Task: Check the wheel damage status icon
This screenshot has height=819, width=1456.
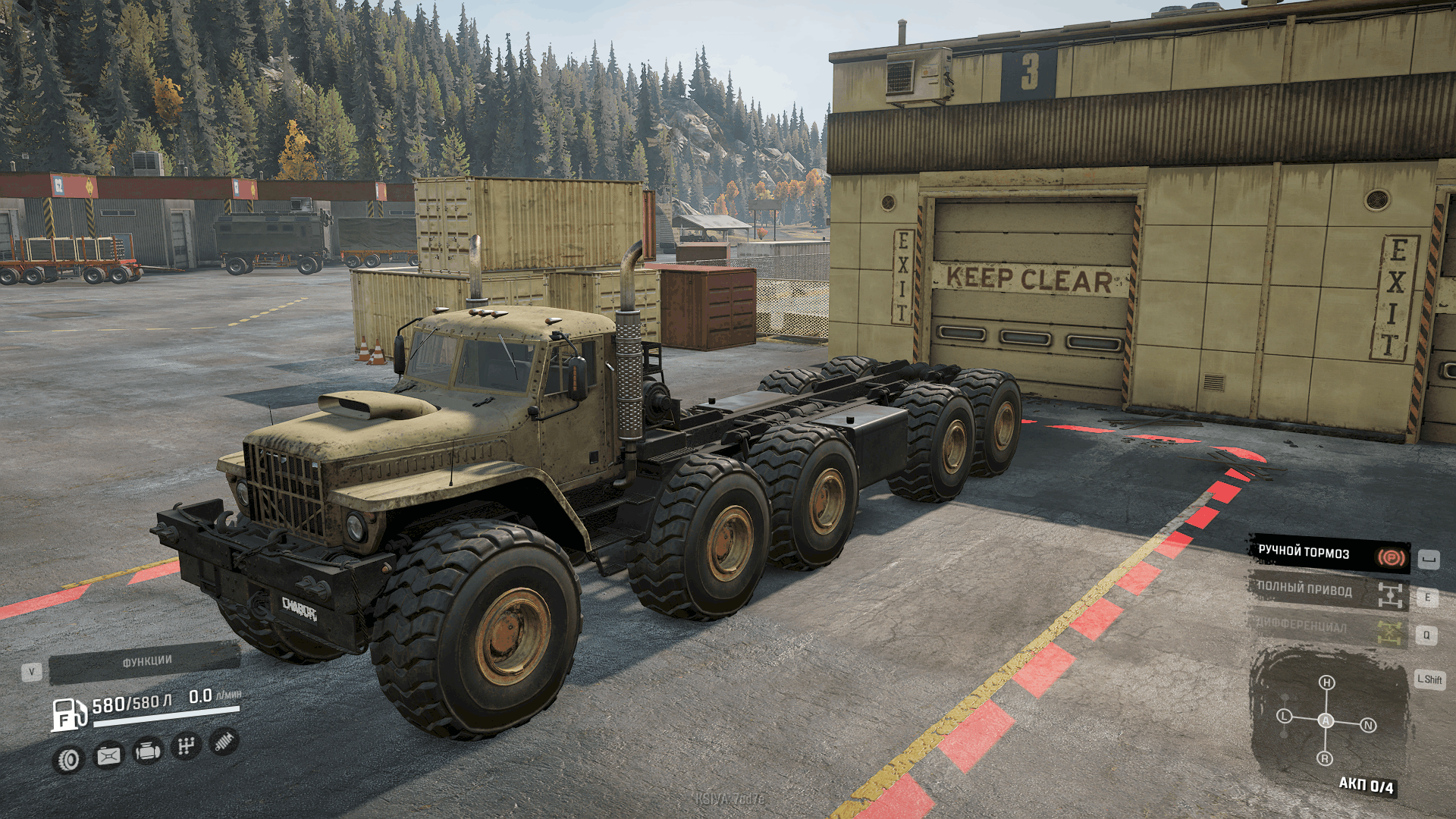Action: point(69,759)
